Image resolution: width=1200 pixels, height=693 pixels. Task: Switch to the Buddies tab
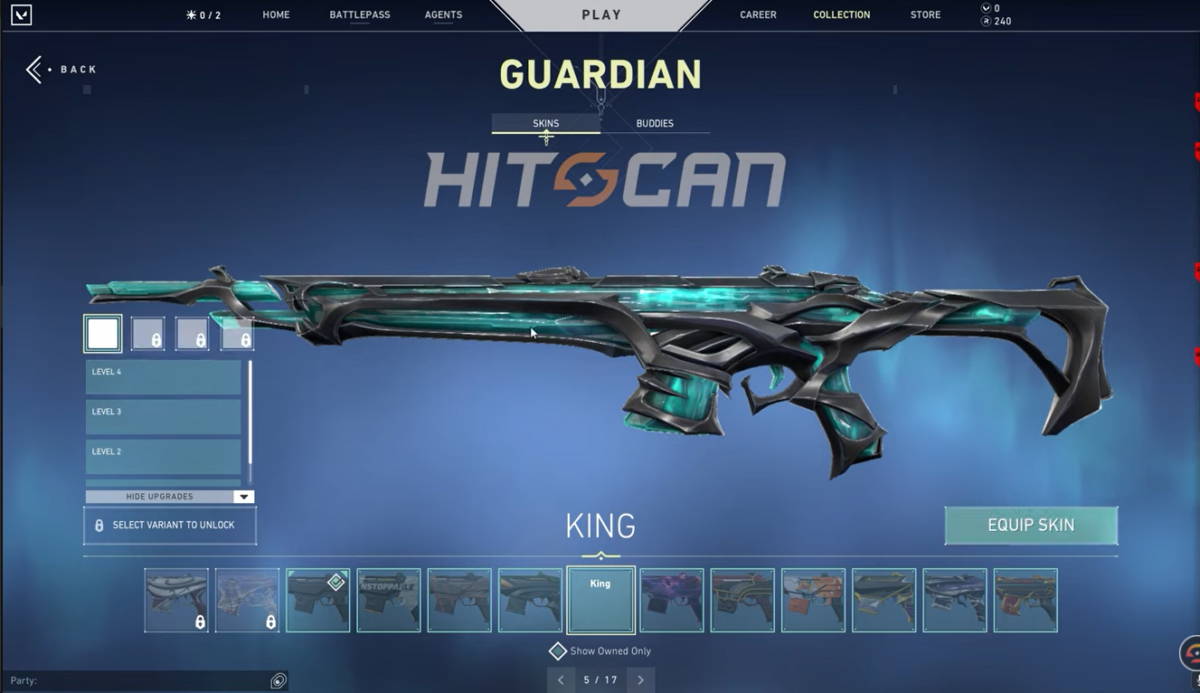pos(655,123)
